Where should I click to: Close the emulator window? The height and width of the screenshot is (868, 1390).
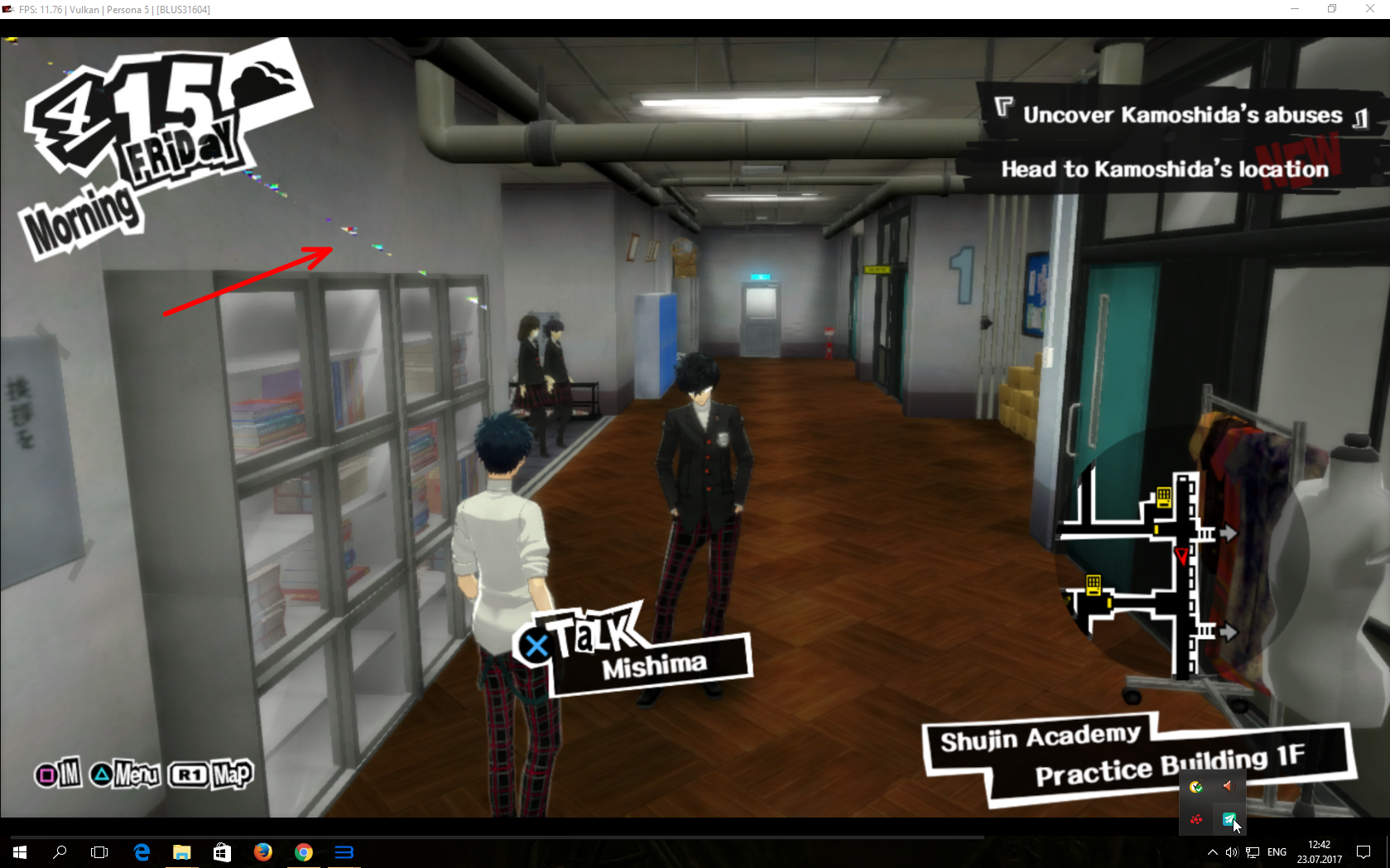pyautogui.click(x=1369, y=9)
